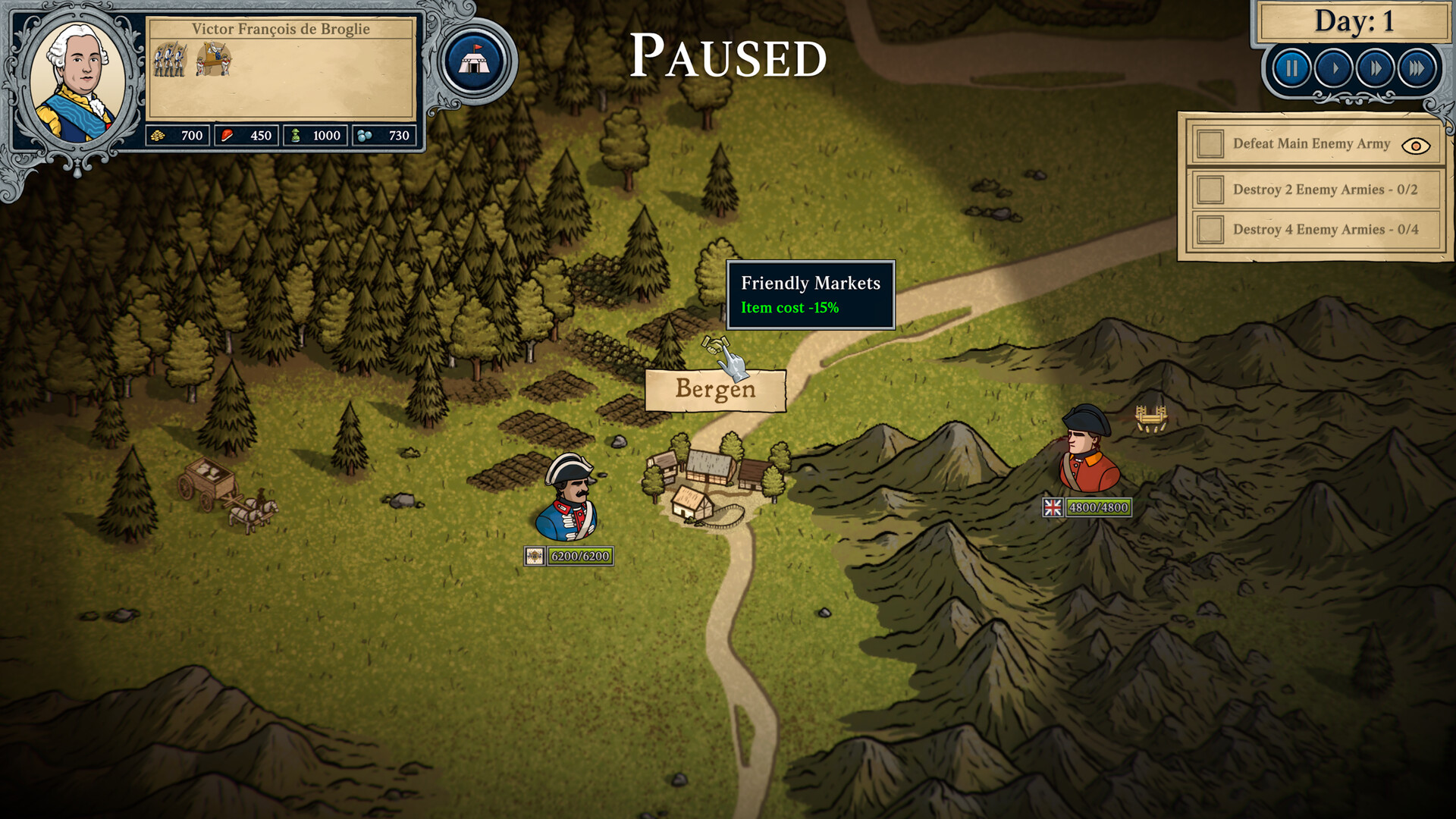Image resolution: width=1456 pixels, height=819 pixels.
Task: Select the Destroy 2 Enemy Armies objective
Action: [1316, 190]
